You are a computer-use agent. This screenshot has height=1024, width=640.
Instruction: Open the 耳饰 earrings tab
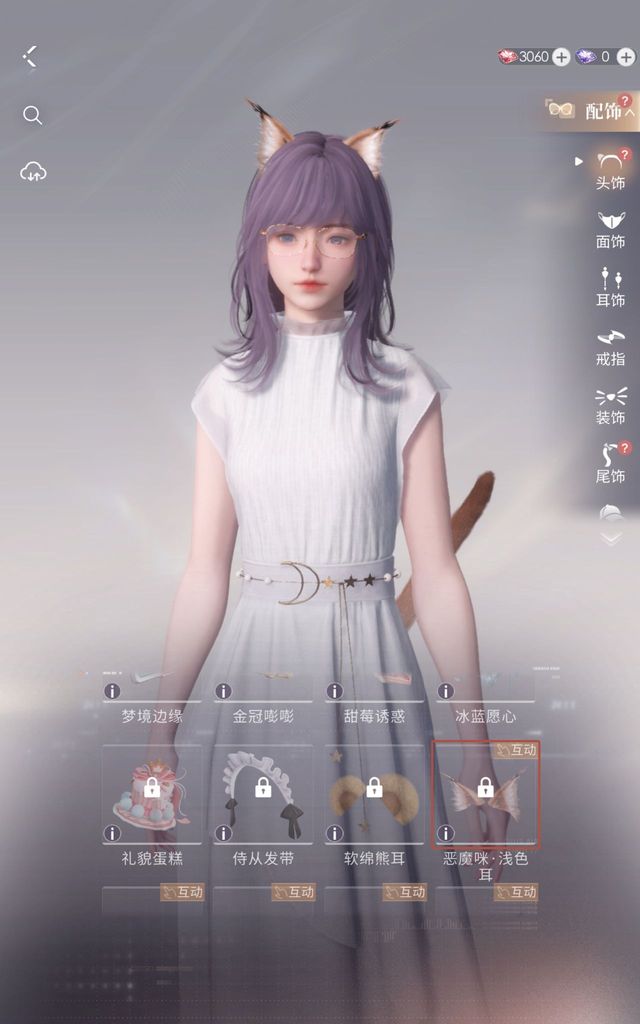pos(610,287)
